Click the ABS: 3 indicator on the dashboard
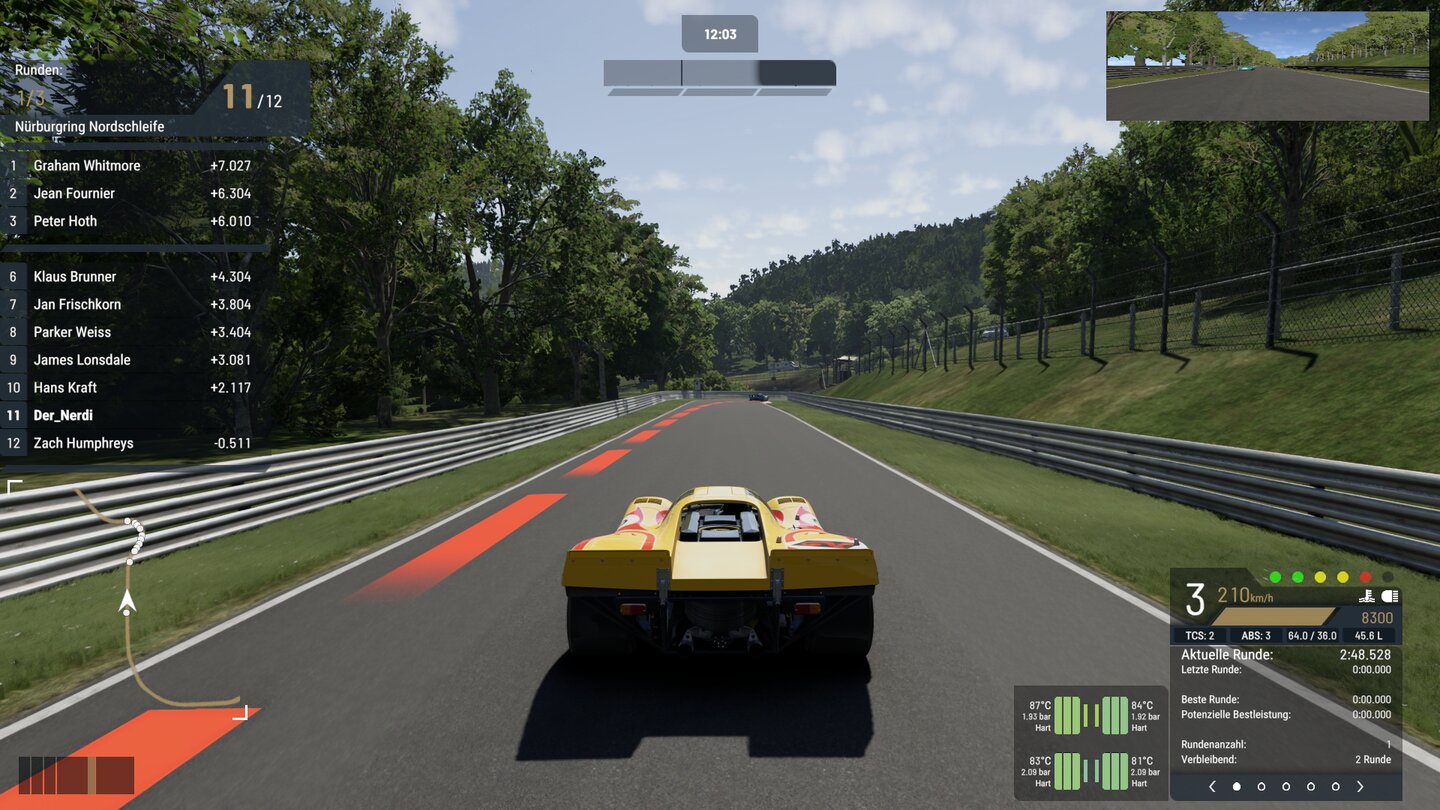 click(1257, 635)
